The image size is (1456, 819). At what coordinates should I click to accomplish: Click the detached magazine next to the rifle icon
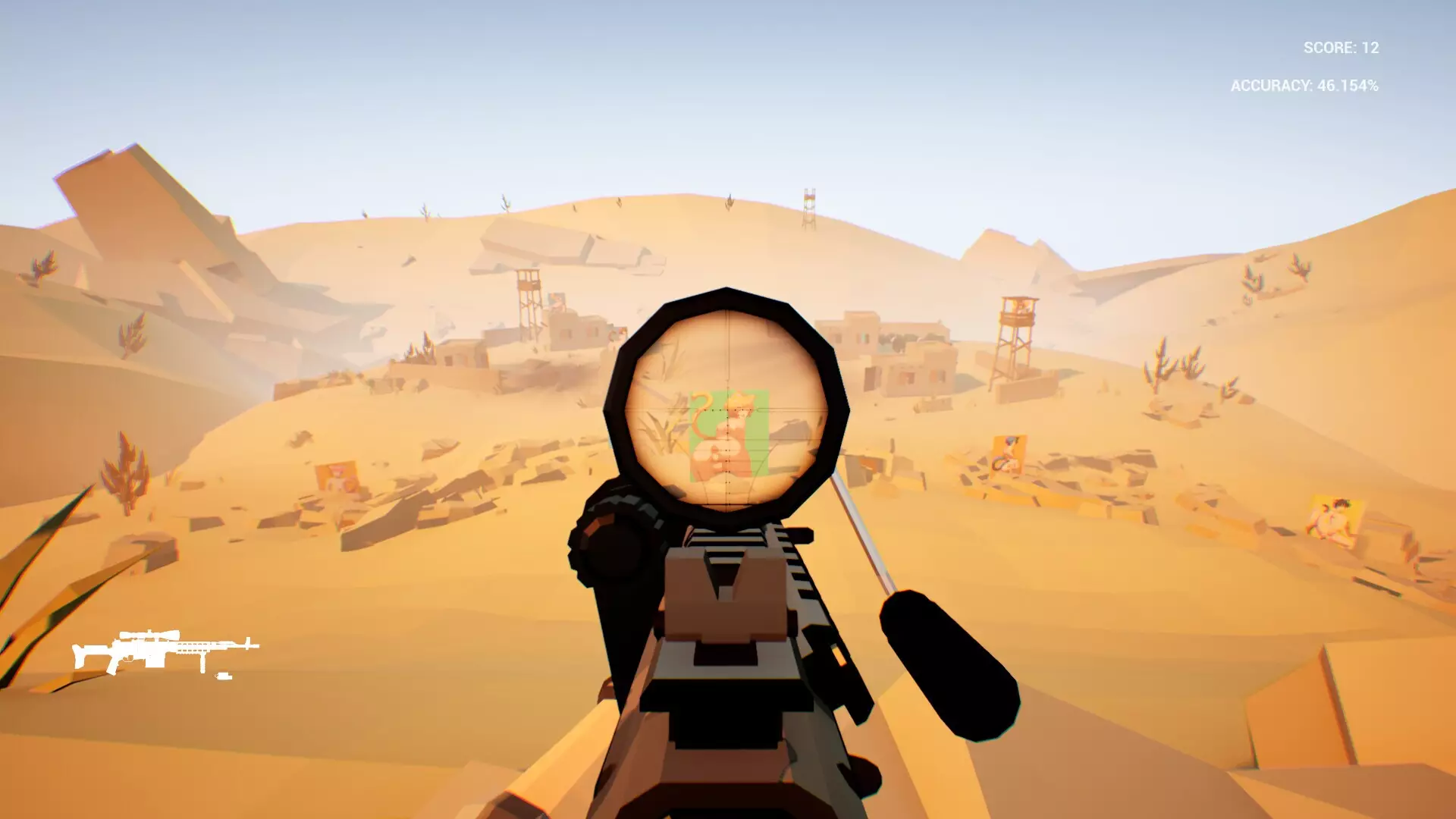(223, 676)
